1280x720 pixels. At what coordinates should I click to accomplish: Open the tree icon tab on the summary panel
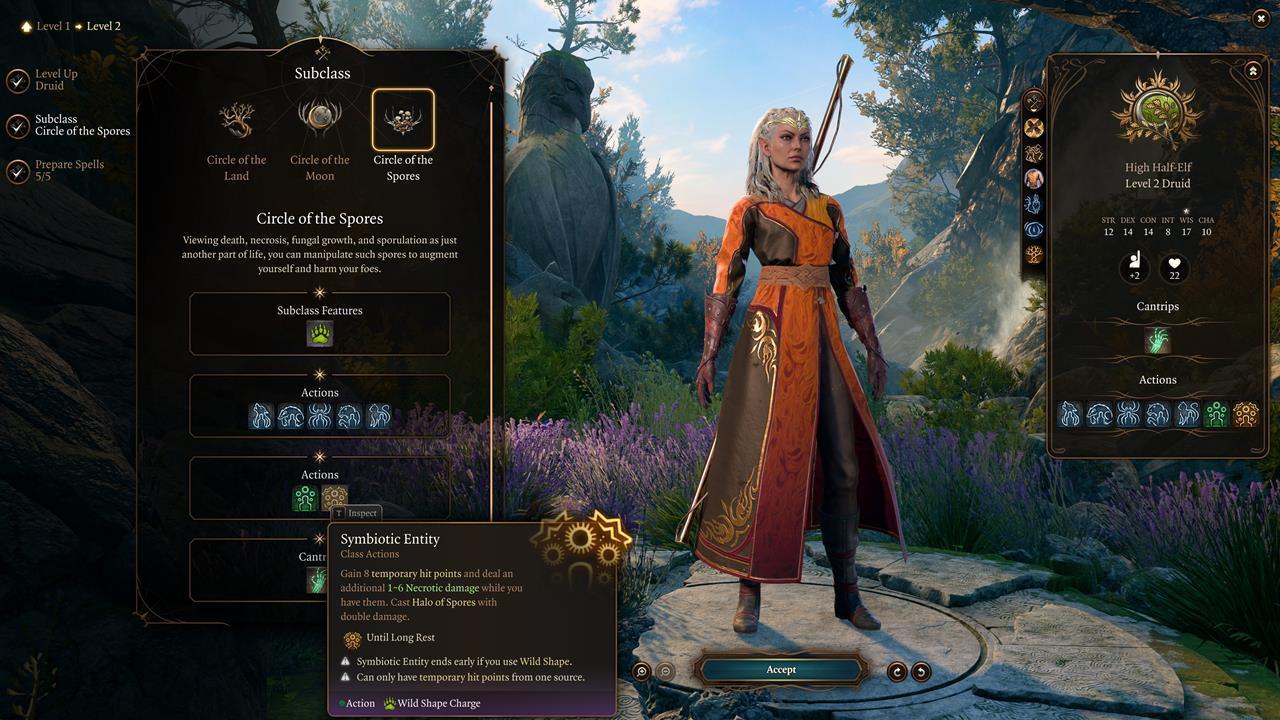[x=1034, y=254]
